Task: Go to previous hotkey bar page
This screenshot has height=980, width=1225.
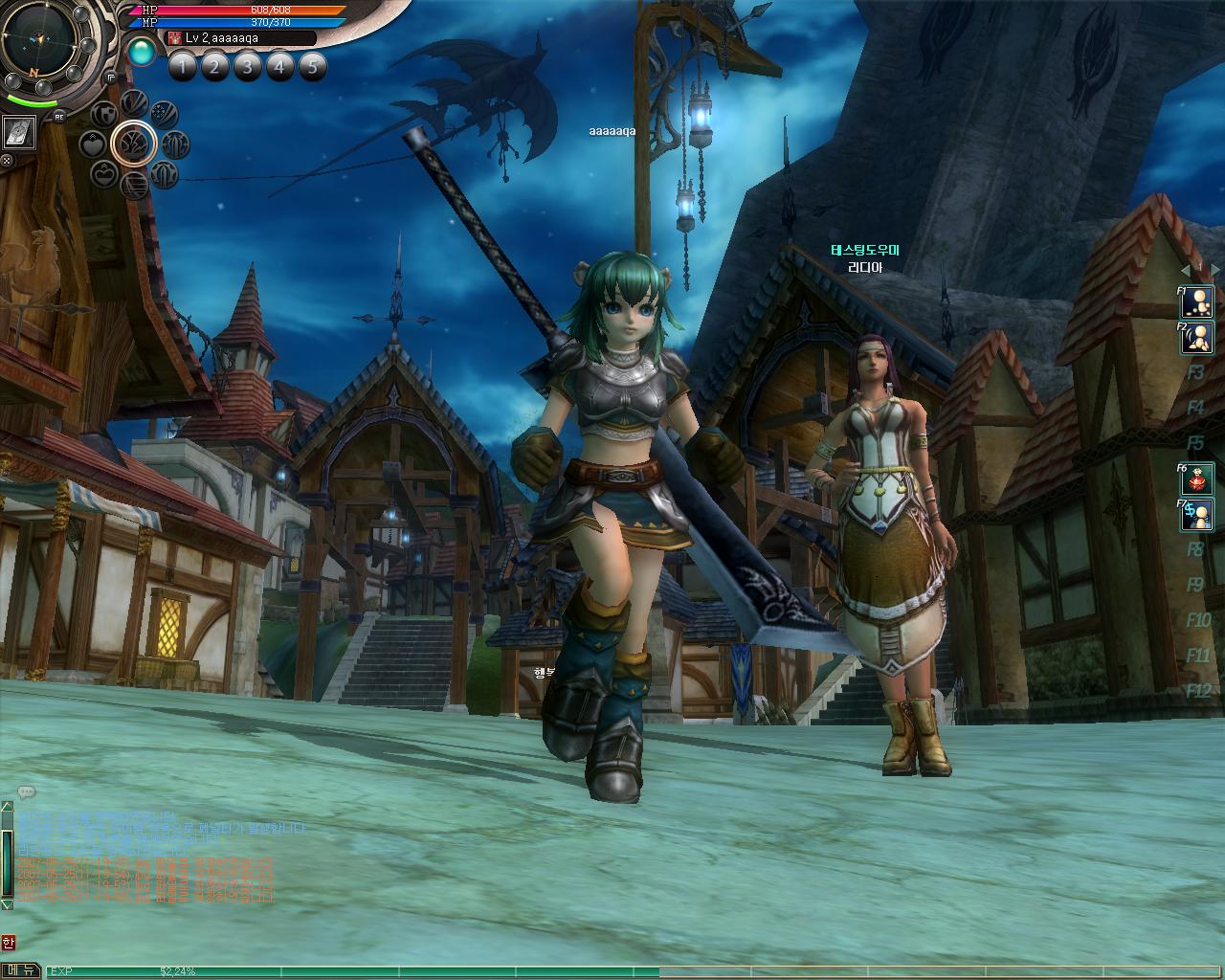Action: pos(1183,271)
